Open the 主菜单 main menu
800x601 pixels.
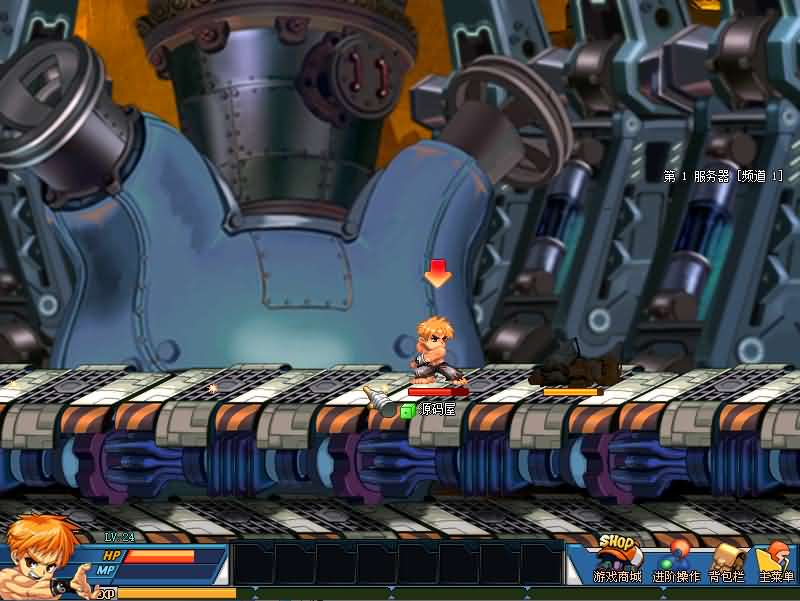776,562
